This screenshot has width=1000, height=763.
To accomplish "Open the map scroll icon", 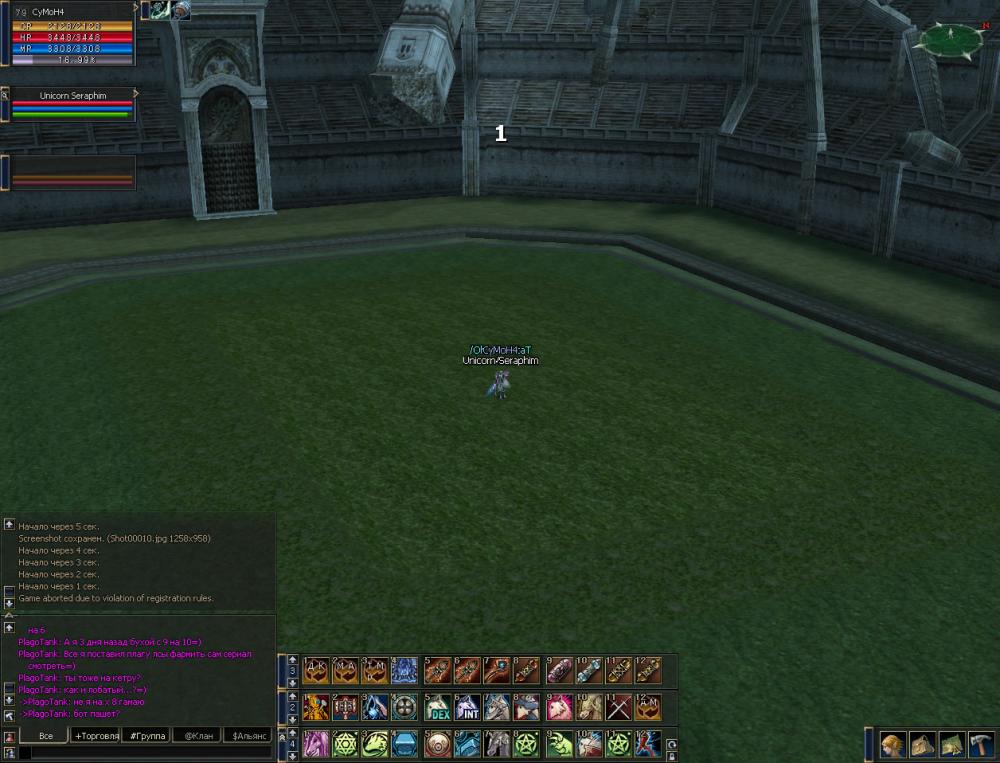I will (951, 744).
